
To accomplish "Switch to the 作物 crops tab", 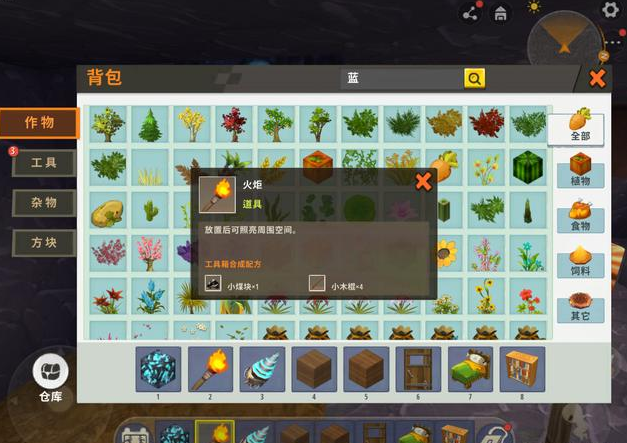I will click(x=42, y=123).
